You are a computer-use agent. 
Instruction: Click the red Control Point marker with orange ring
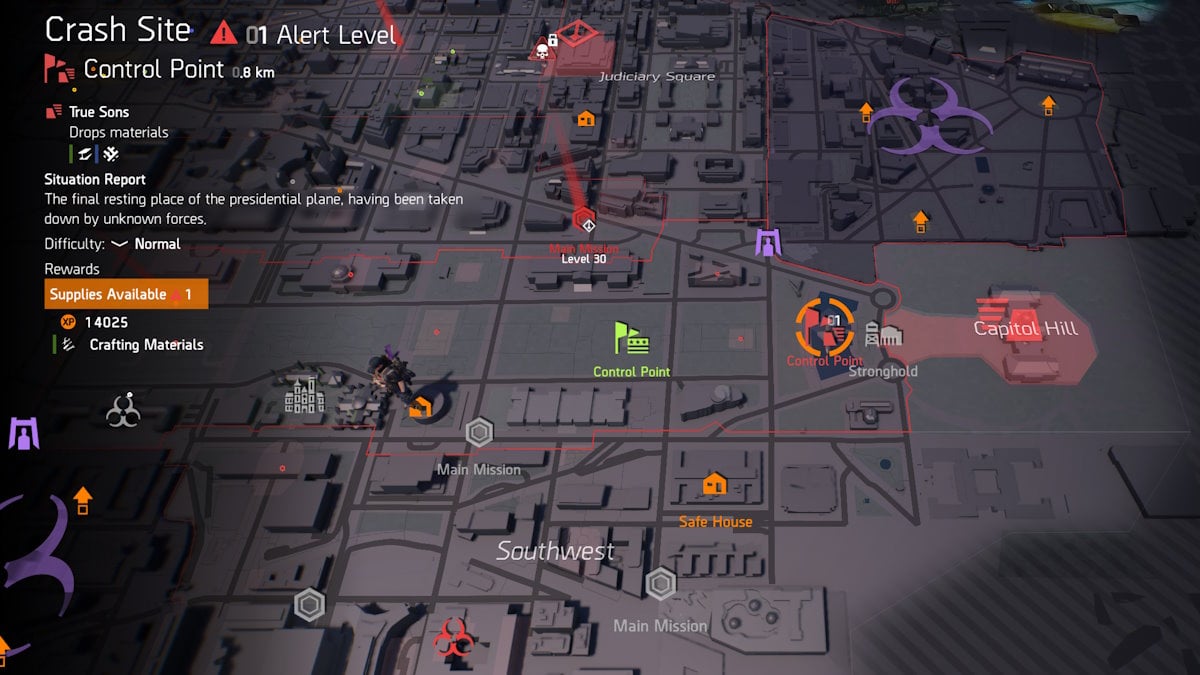click(825, 327)
